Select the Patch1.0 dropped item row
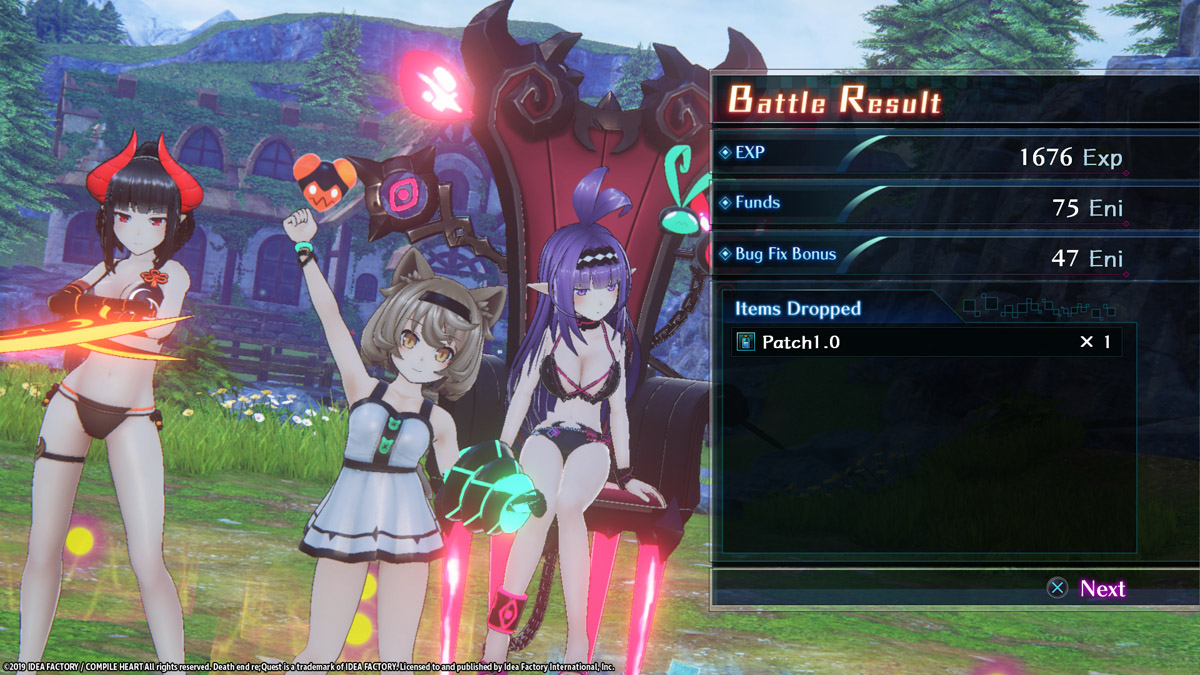This screenshot has height=675, width=1200. point(926,342)
